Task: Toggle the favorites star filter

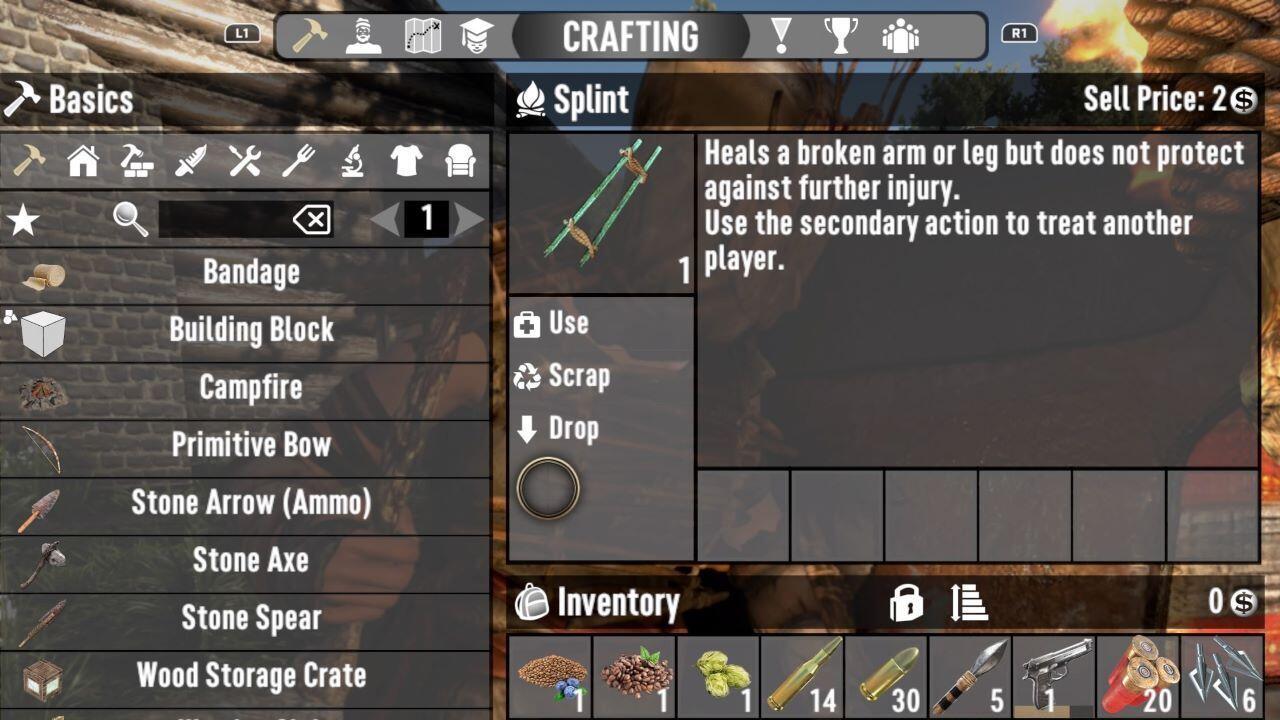Action: pos(23,219)
